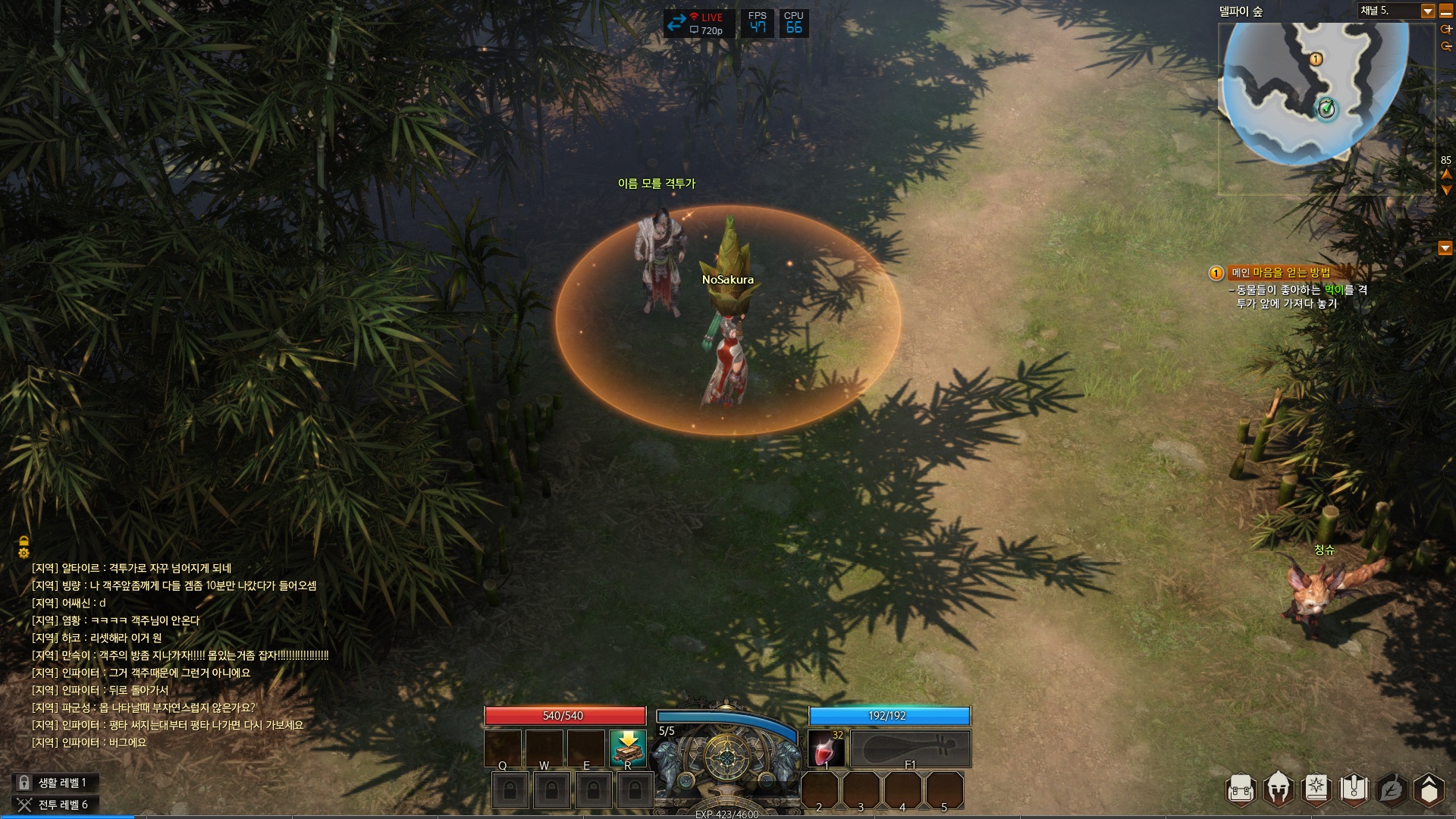Select the lute instrument slot
This screenshot has height=819, width=1456.
[x=910, y=749]
